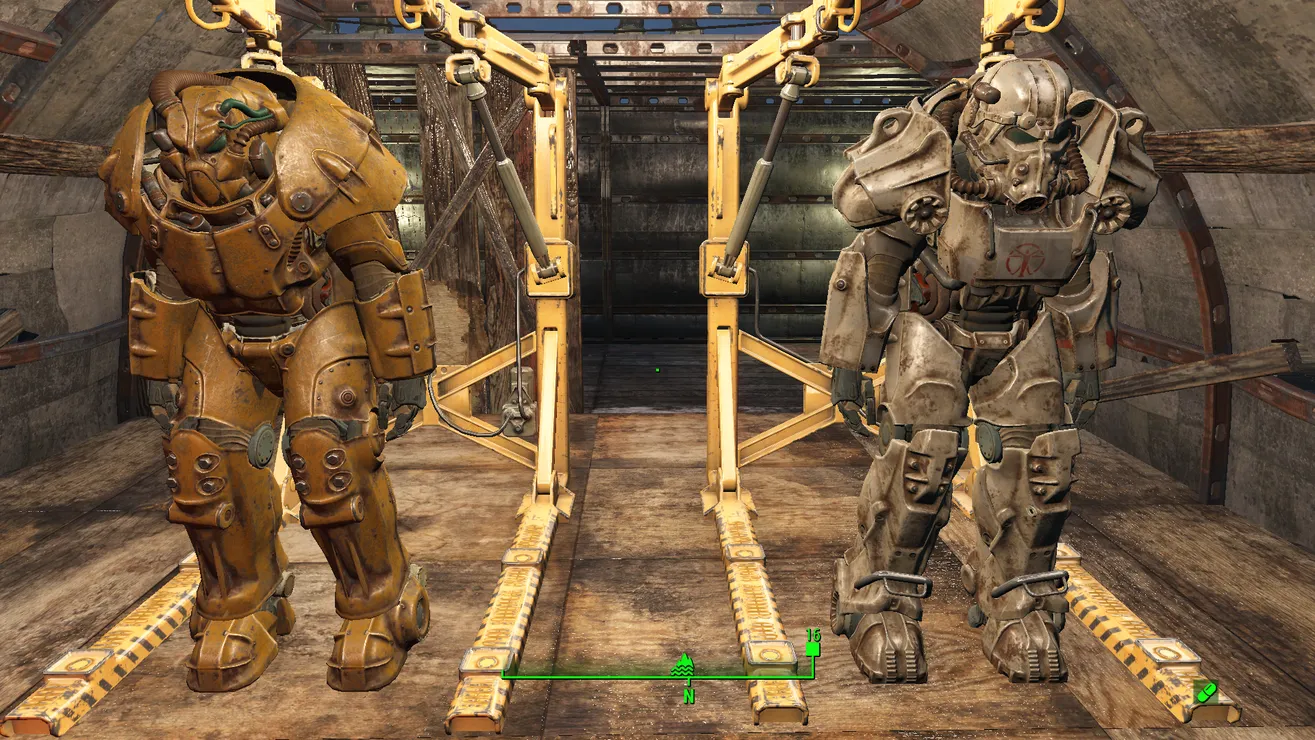This screenshot has height=740, width=1315.
Task: Click the square quest marker labeled 16
Action: pos(812,649)
